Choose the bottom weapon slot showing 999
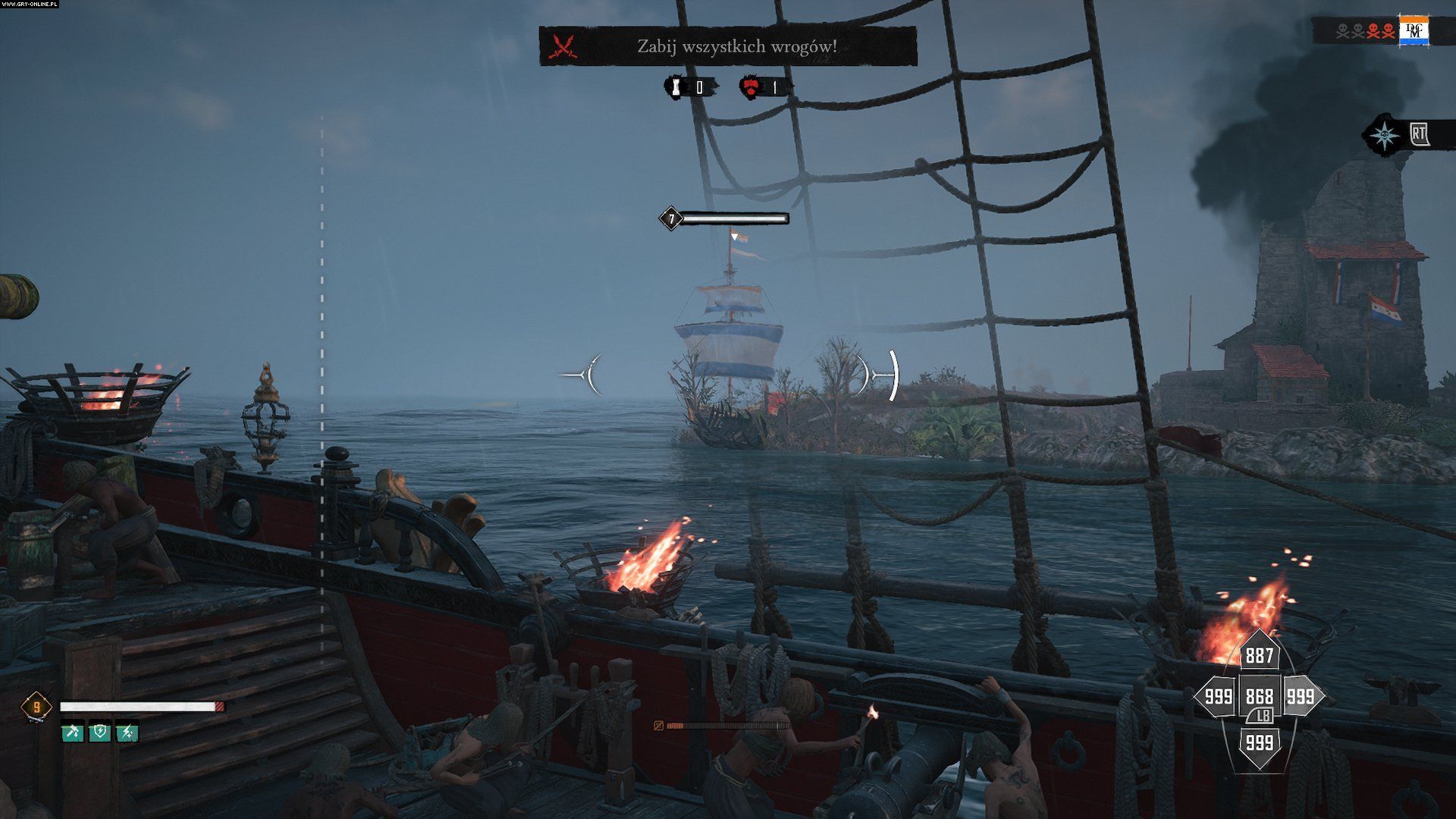 pyautogui.click(x=1259, y=742)
